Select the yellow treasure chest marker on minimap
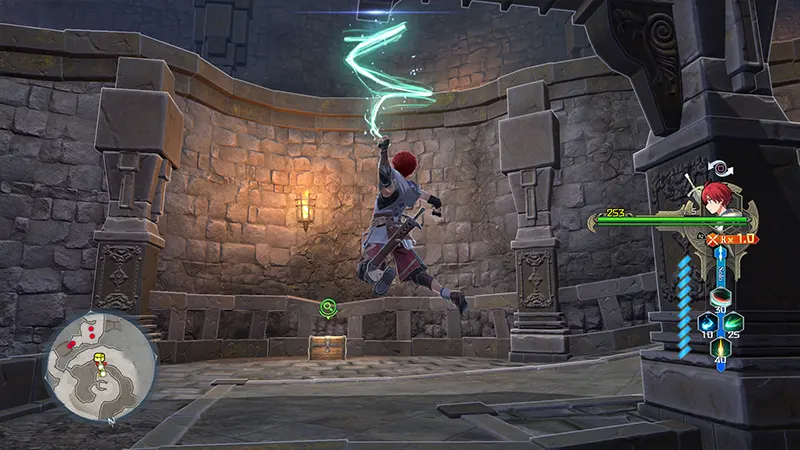This screenshot has width=800, height=450. 100,357
